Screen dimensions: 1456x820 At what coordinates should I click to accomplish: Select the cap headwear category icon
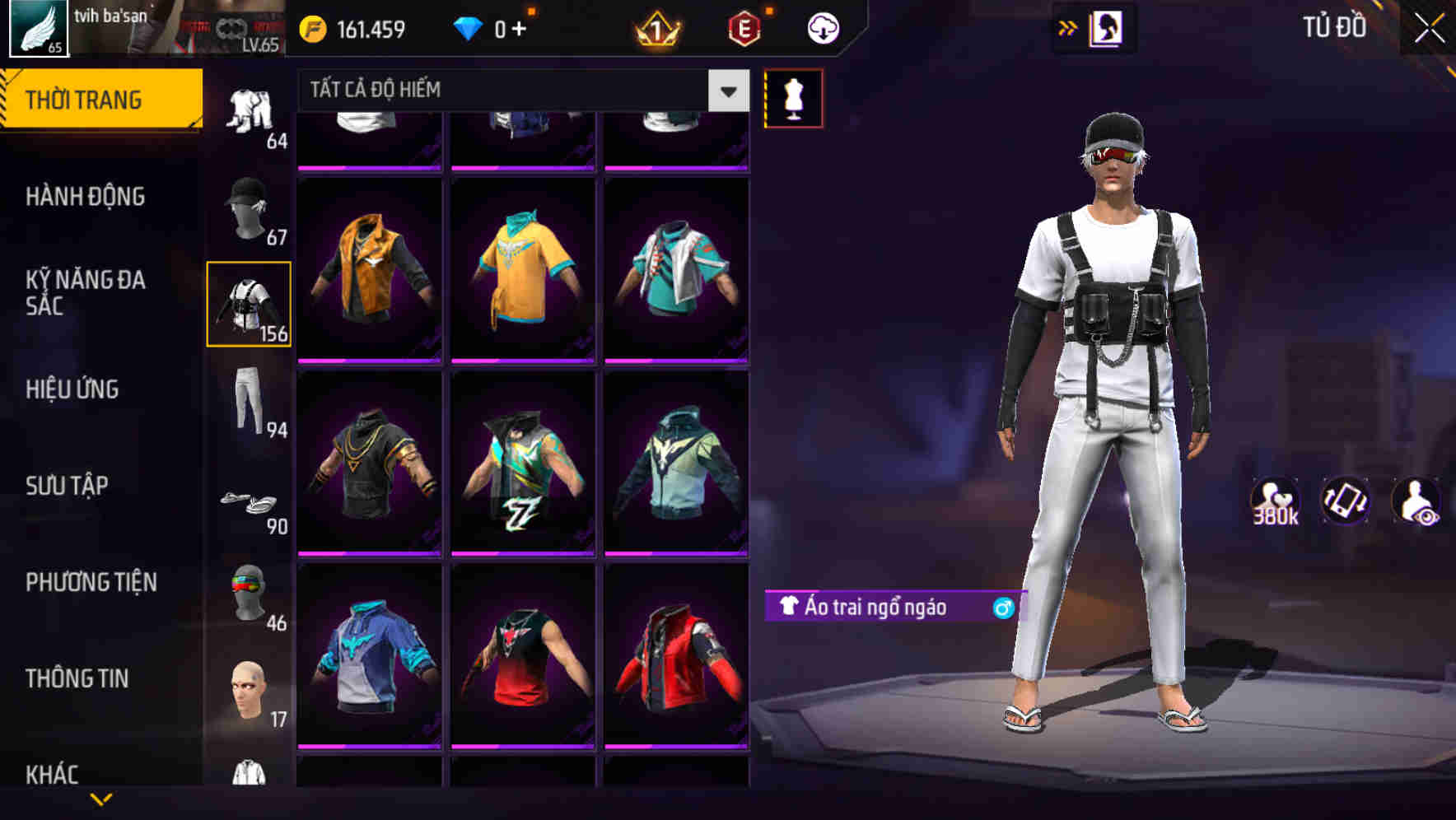tap(248, 206)
